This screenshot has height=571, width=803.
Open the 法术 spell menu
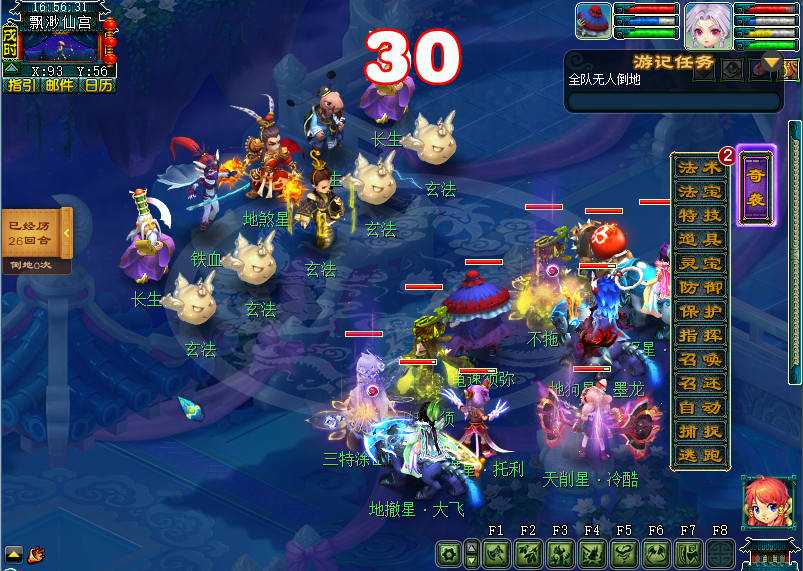pyautogui.click(x=699, y=167)
